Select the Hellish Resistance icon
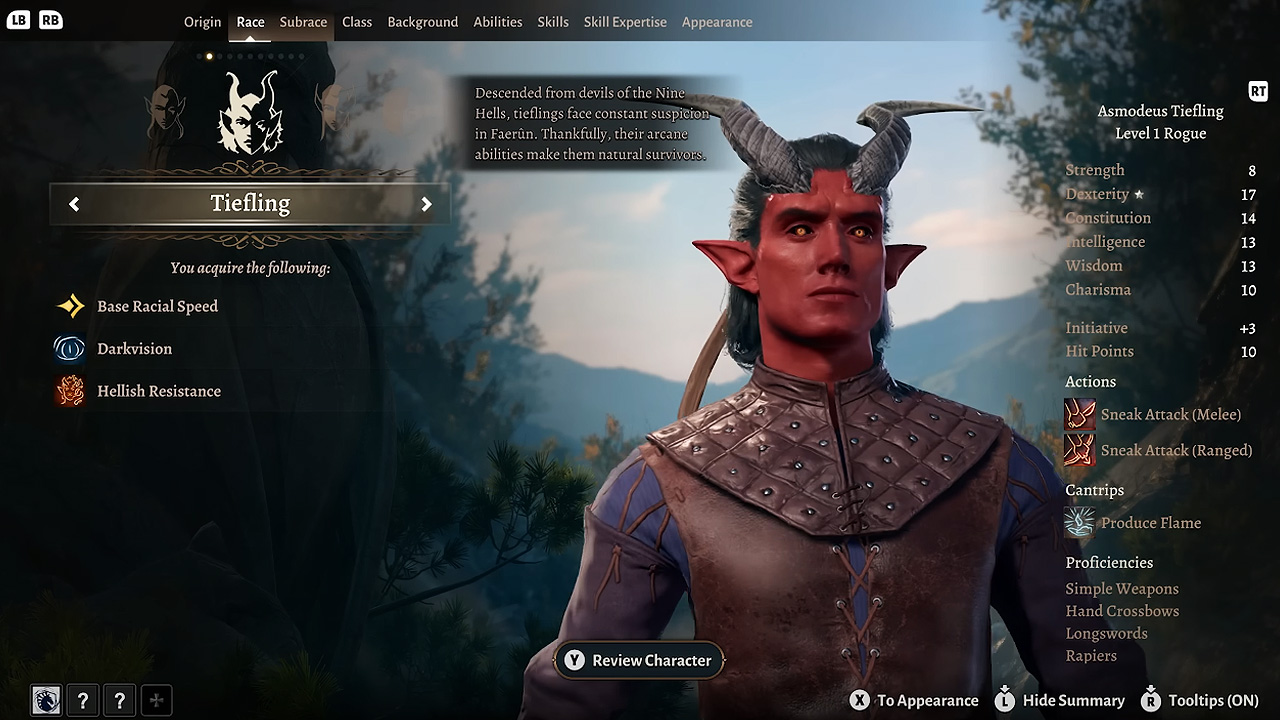This screenshot has height=720, width=1280. point(69,390)
